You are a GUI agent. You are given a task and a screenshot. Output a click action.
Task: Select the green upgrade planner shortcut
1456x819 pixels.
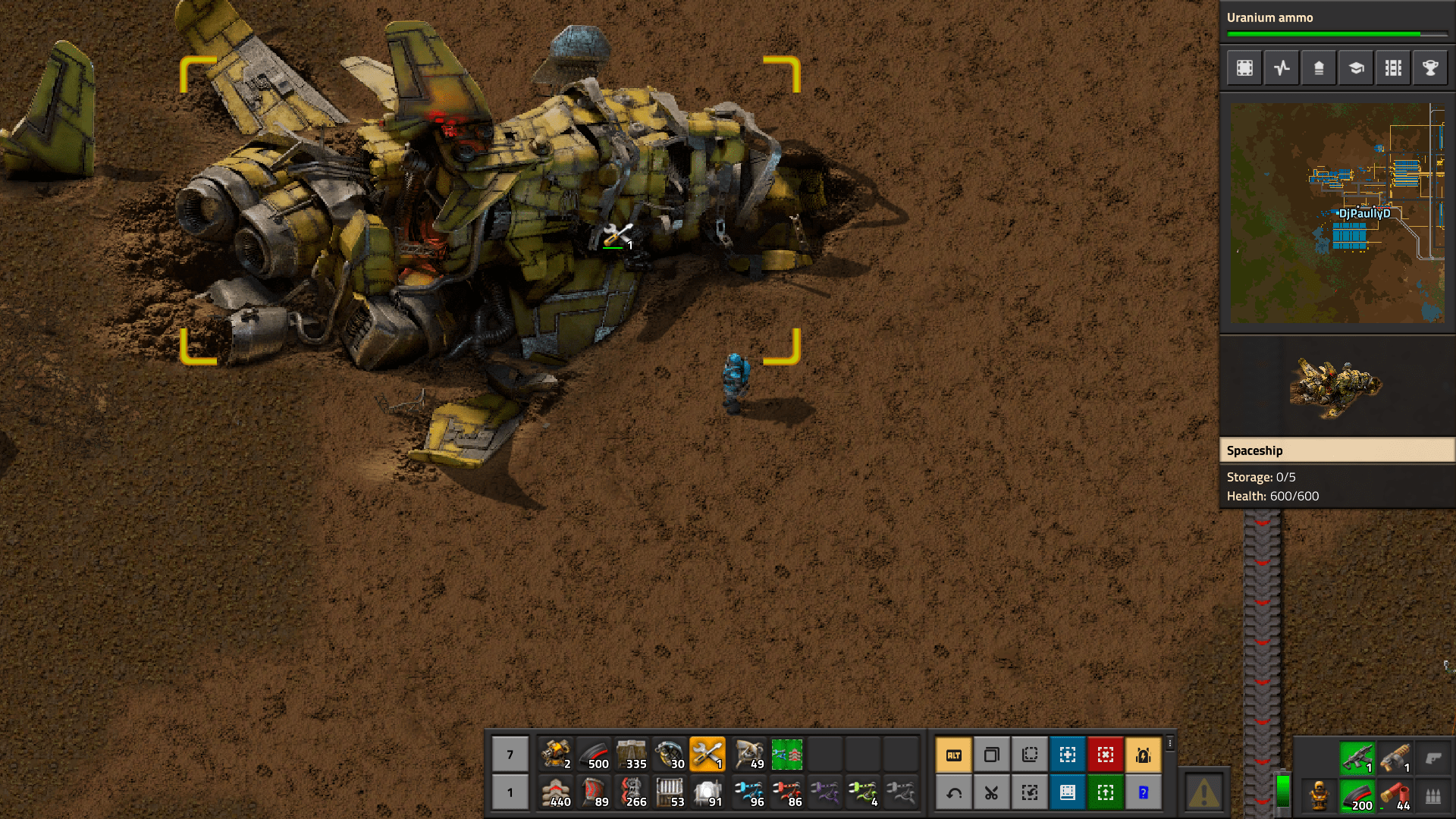tap(1106, 792)
